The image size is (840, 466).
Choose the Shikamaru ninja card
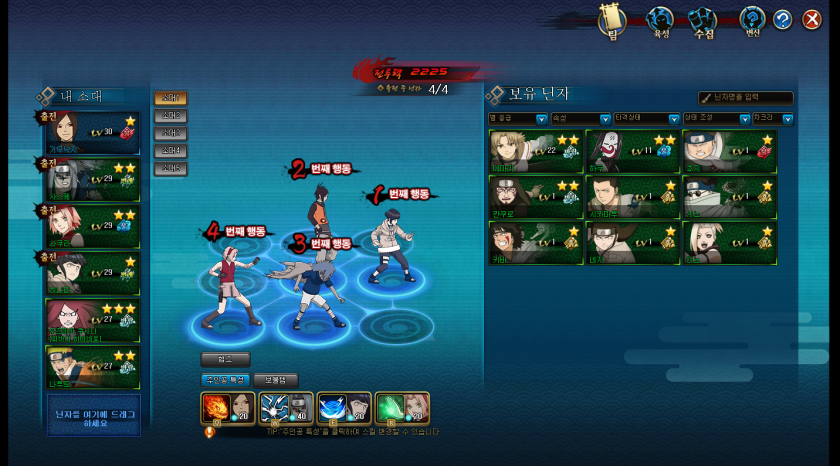pos(632,197)
